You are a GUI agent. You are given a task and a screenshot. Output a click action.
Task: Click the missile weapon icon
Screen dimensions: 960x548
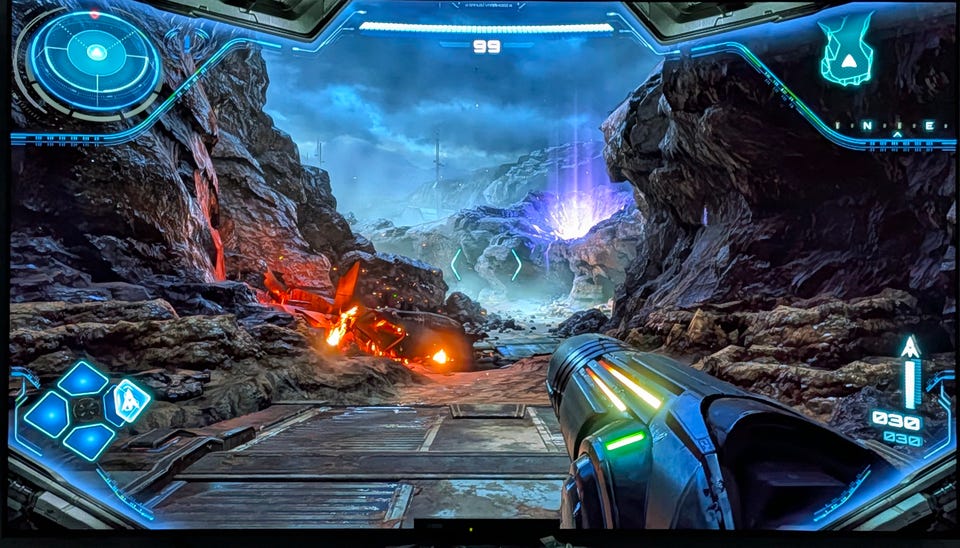coord(910,349)
